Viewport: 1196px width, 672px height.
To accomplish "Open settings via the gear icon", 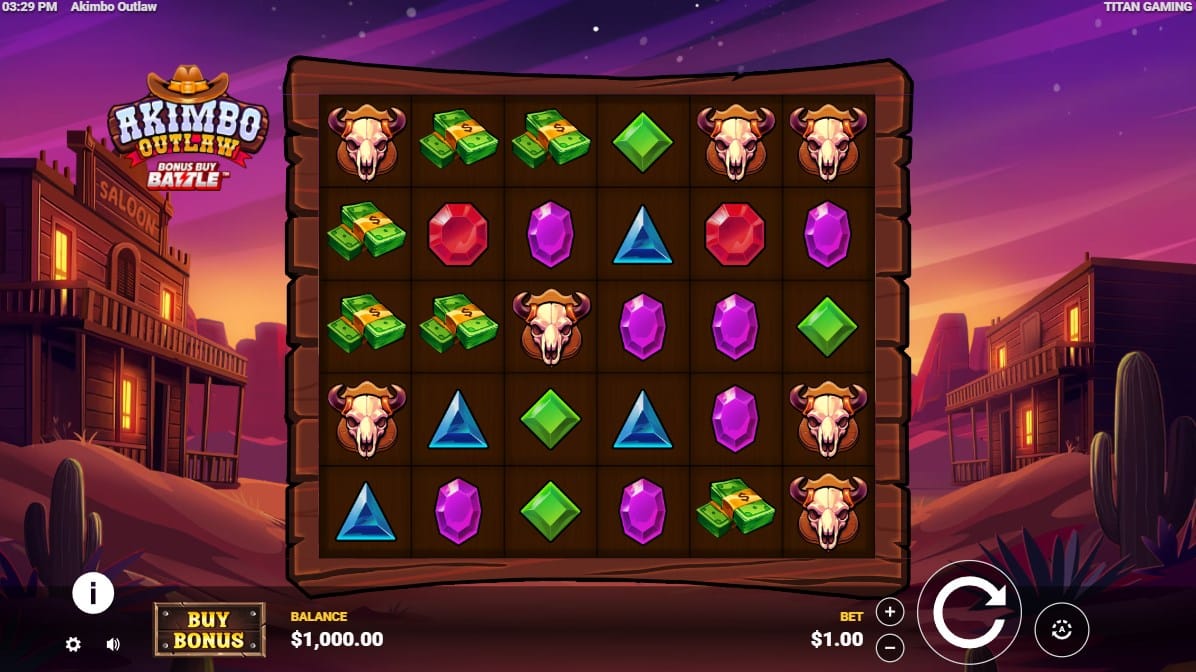I will 73,644.
